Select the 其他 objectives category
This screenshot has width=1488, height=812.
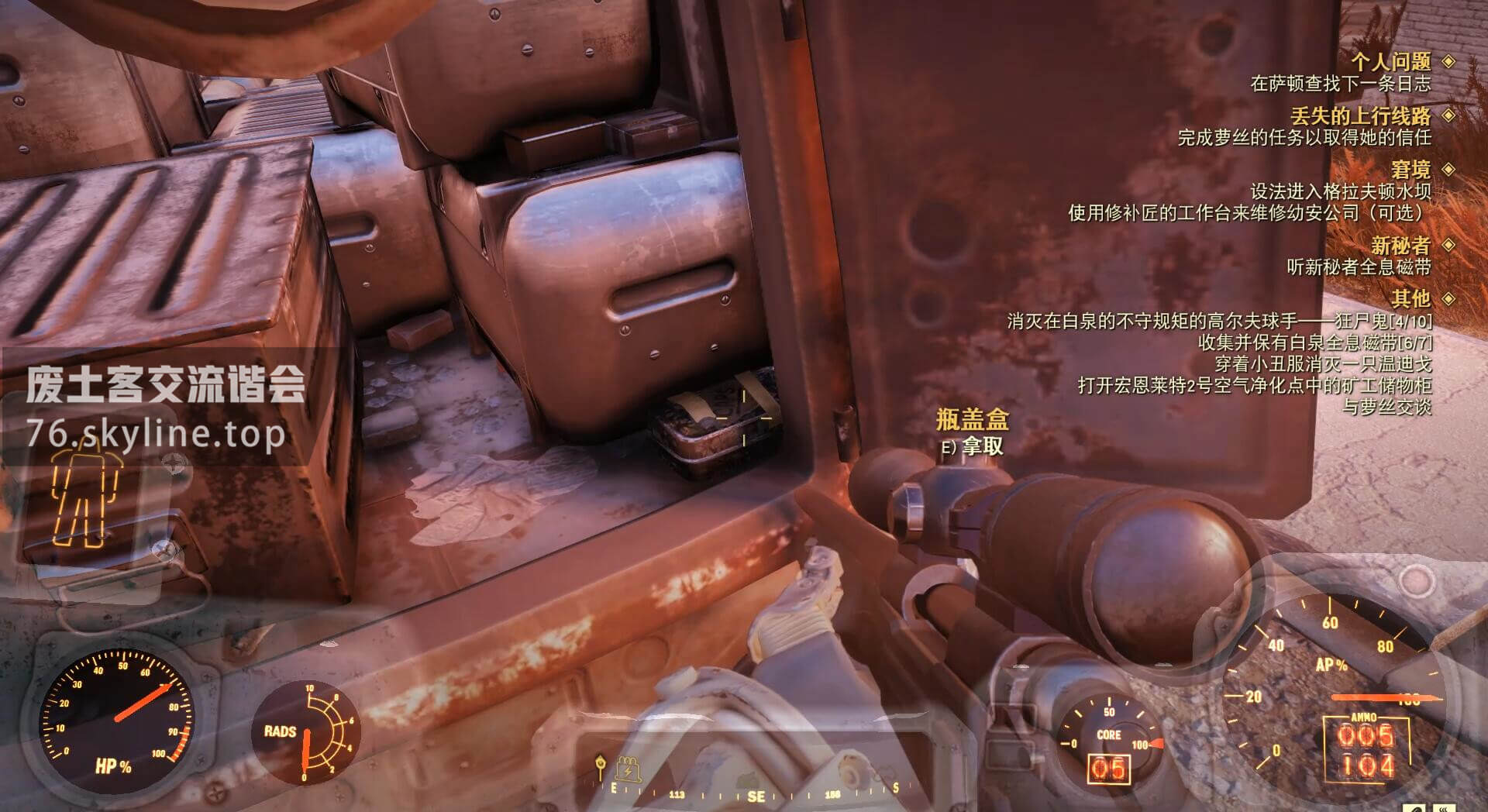(x=1410, y=298)
